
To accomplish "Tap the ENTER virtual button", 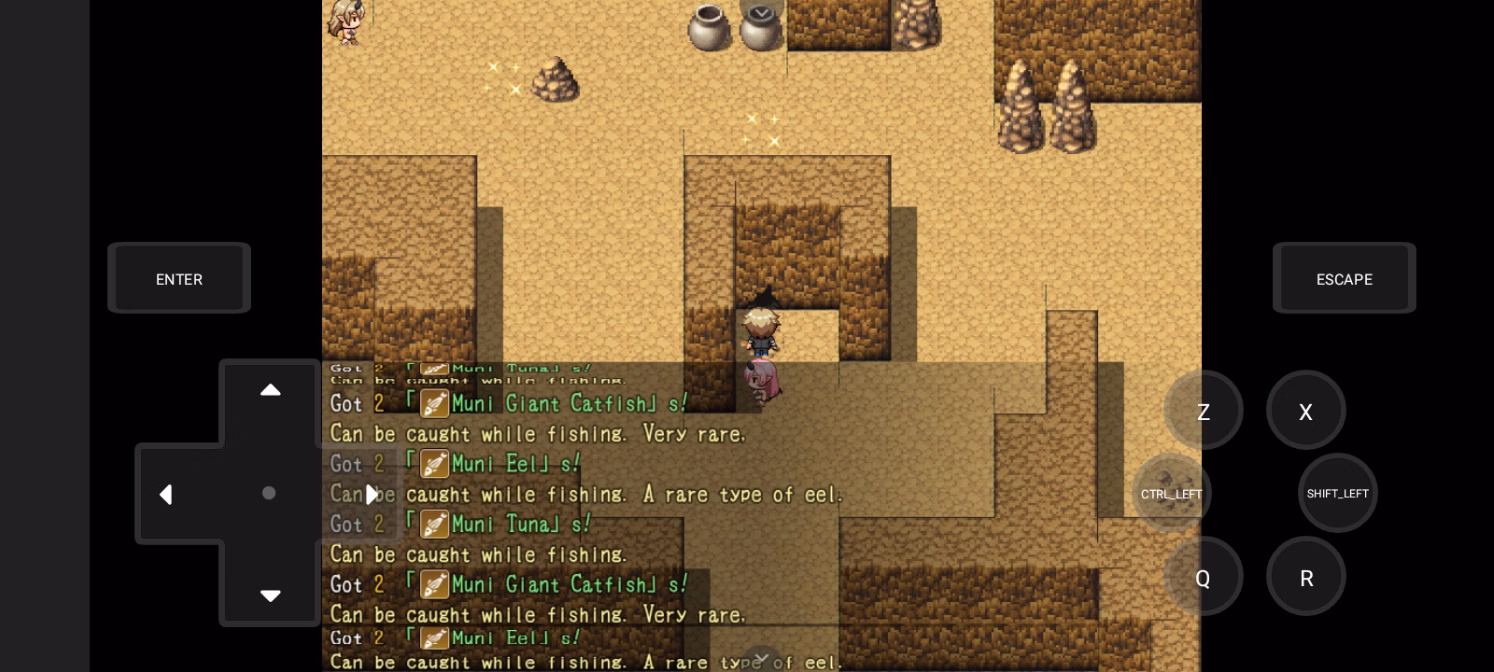I will click(179, 279).
